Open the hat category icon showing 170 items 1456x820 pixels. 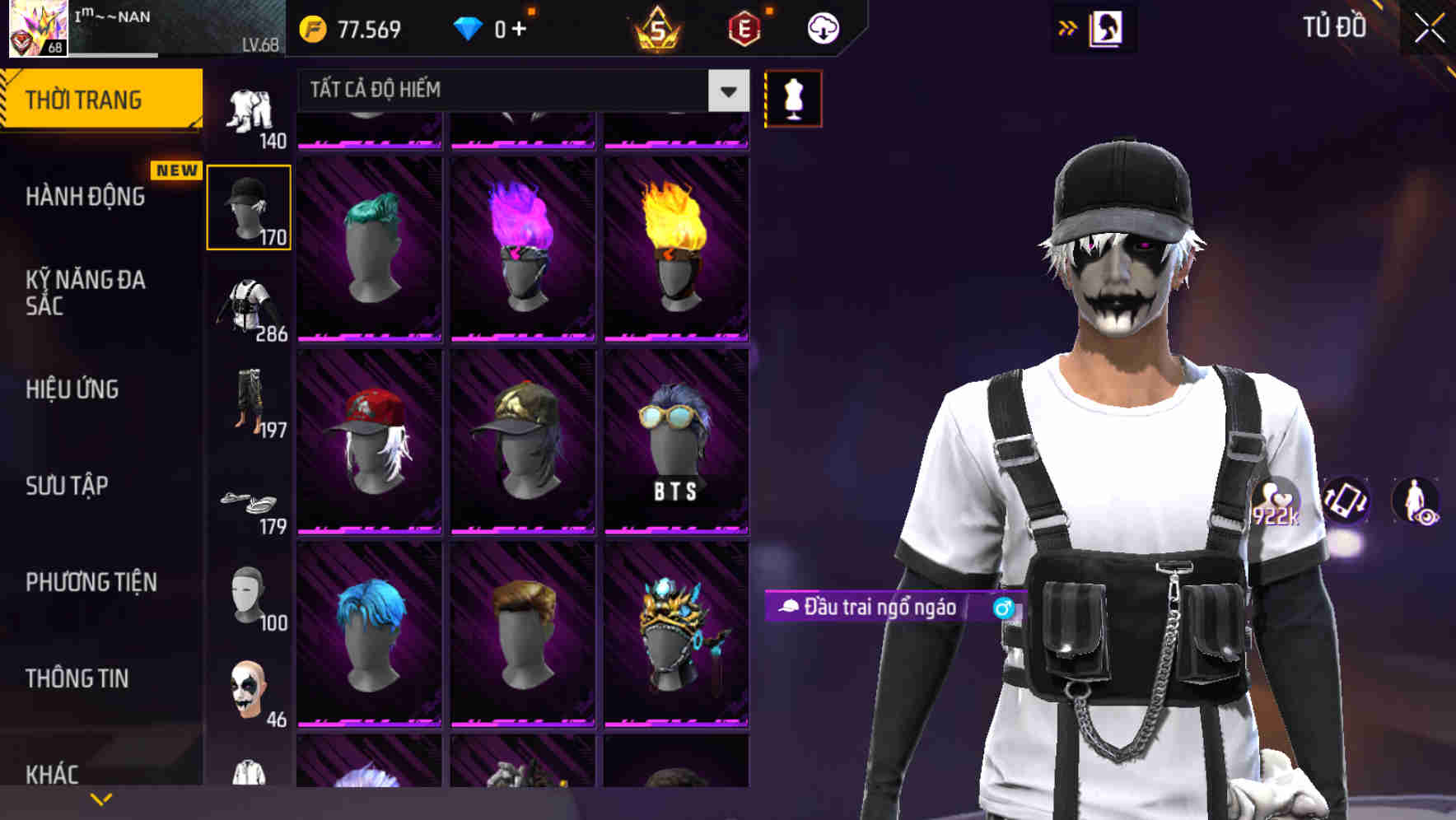click(x=249, y=206)
